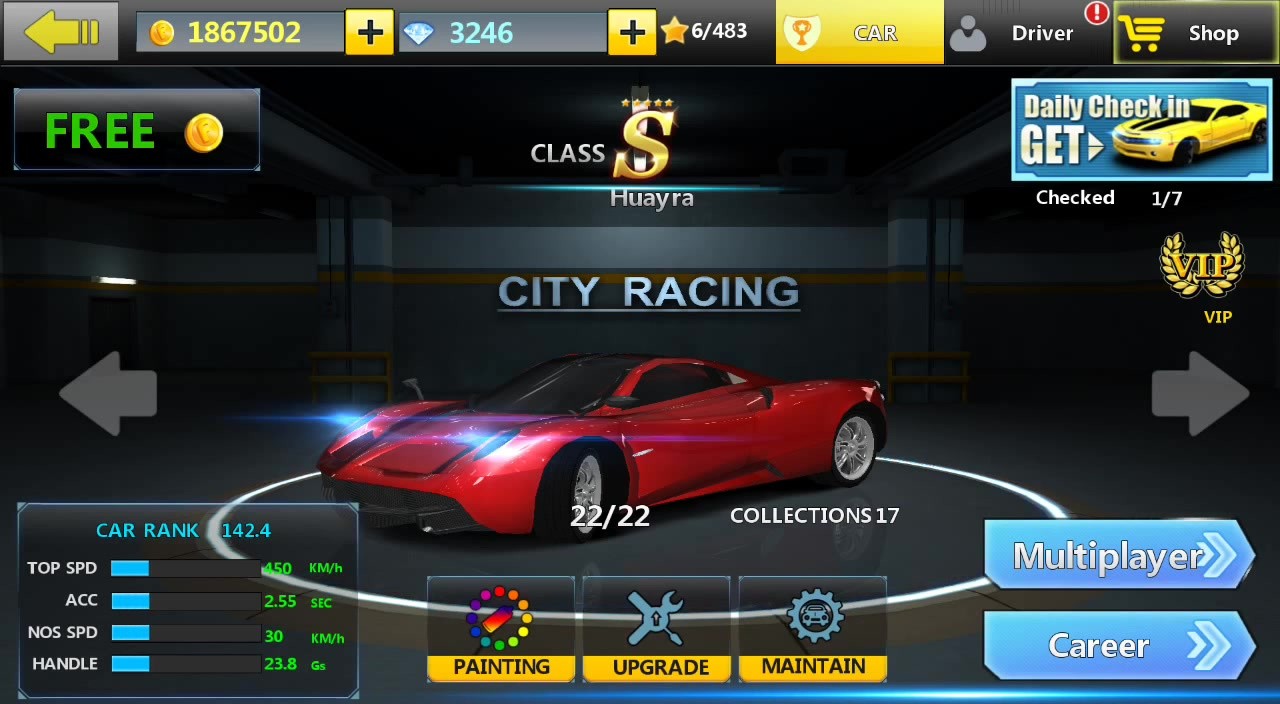The image size is (1280, 704).
Task: Add more diamonds with the plus button
Action: (x=631, y=33)
